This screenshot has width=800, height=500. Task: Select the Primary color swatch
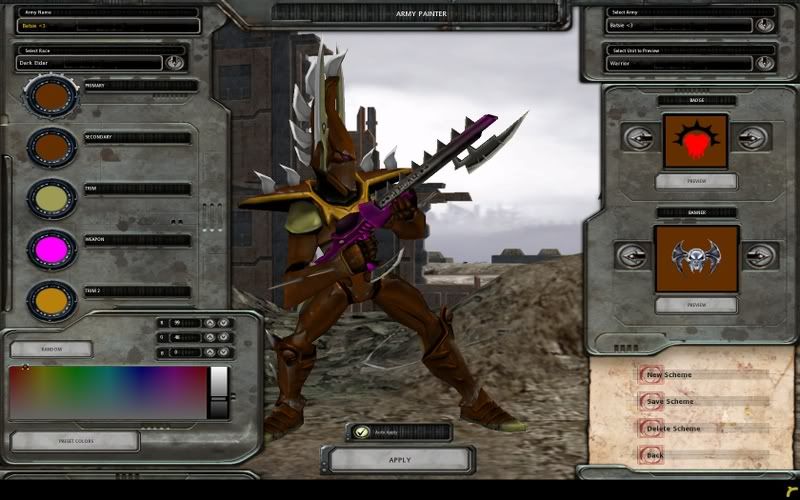52,96
